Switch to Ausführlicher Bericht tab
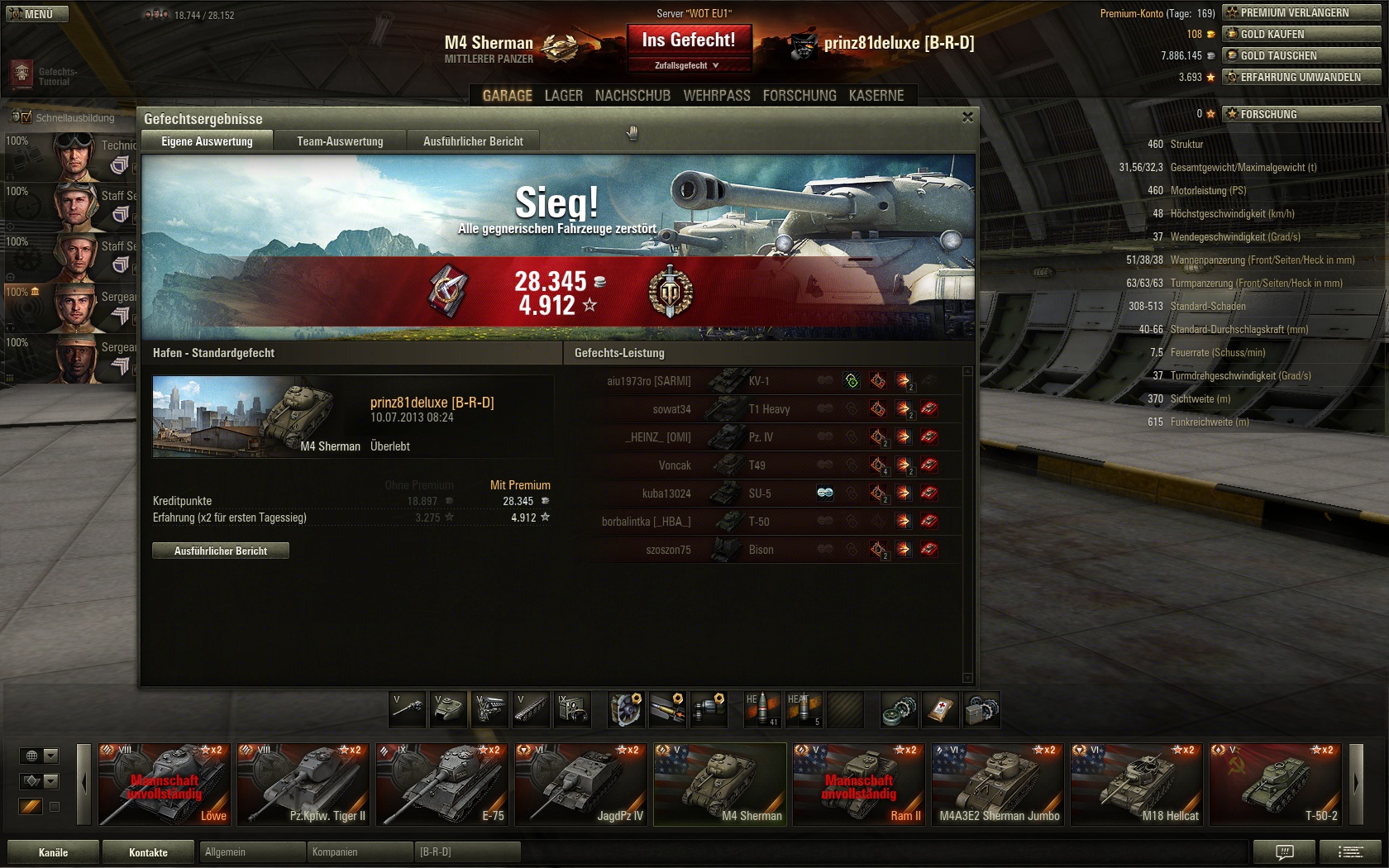 pyautogui.click(x=473, y=141)
